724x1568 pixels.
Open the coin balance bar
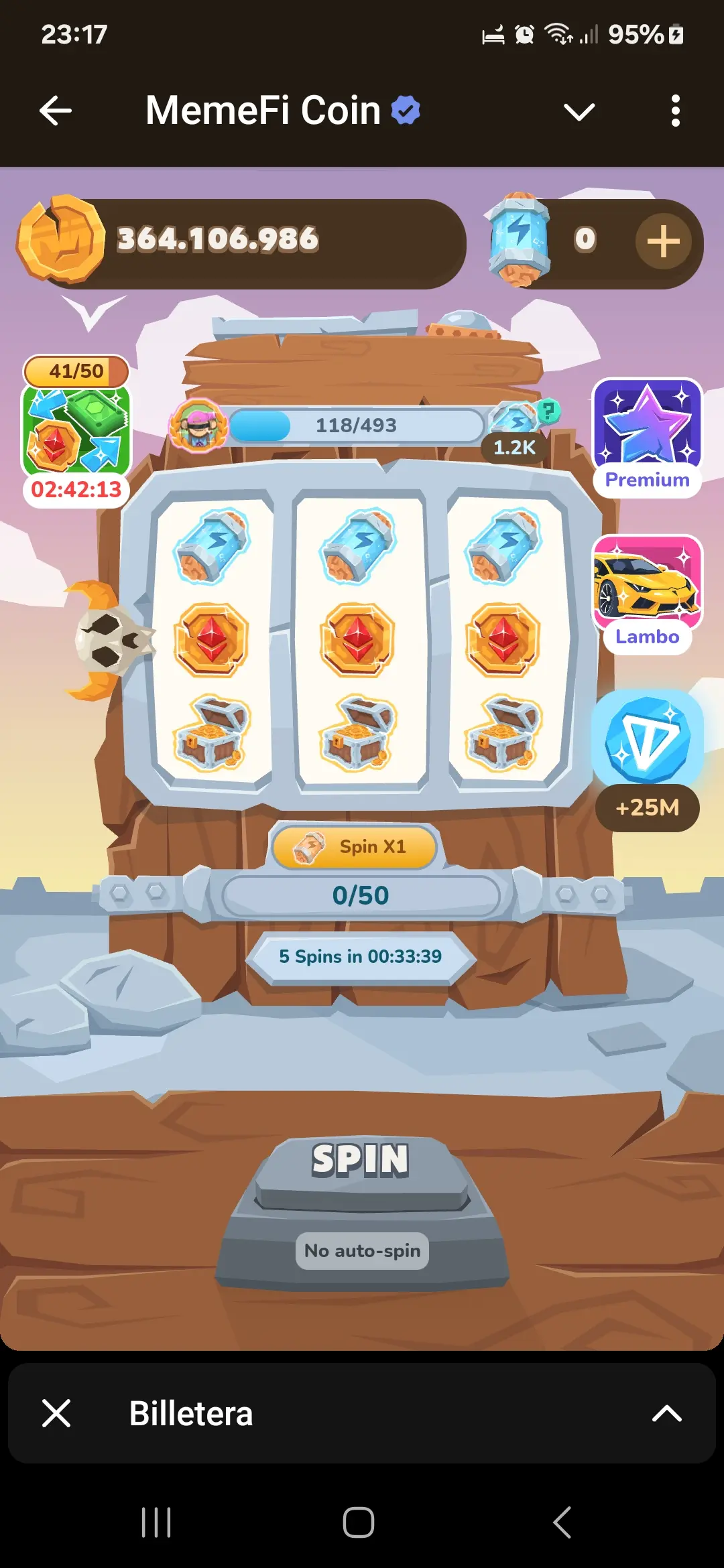[x=241, y=241]
